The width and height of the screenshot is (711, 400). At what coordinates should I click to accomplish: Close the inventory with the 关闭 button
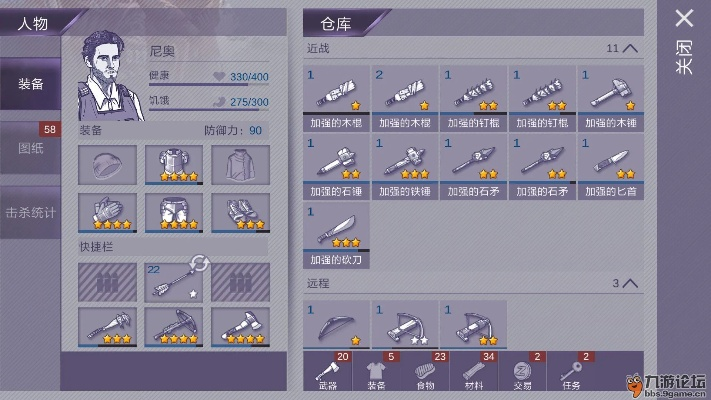(x=684, y=40)
